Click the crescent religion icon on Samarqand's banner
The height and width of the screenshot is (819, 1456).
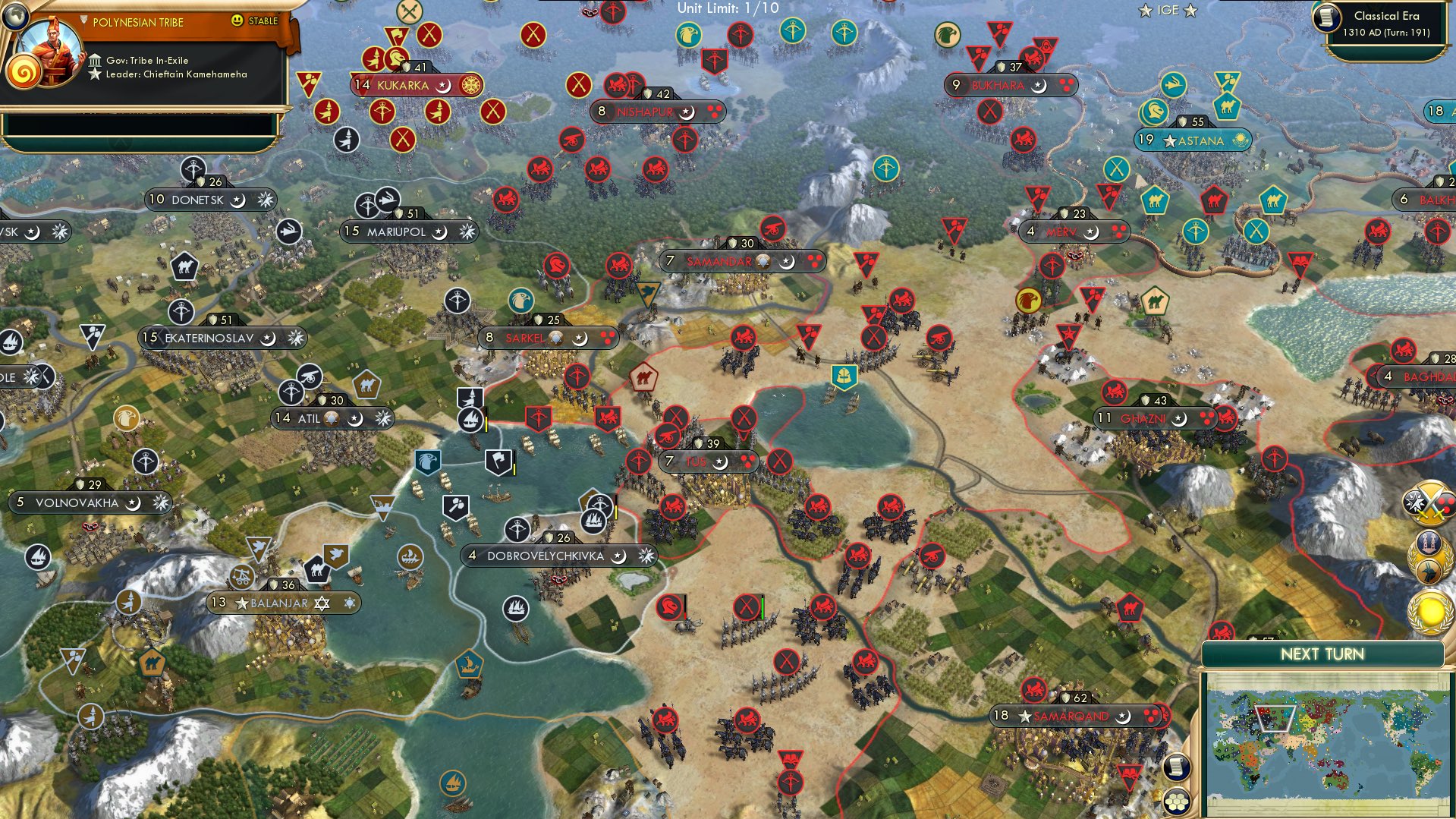[x=1121, y=715]
